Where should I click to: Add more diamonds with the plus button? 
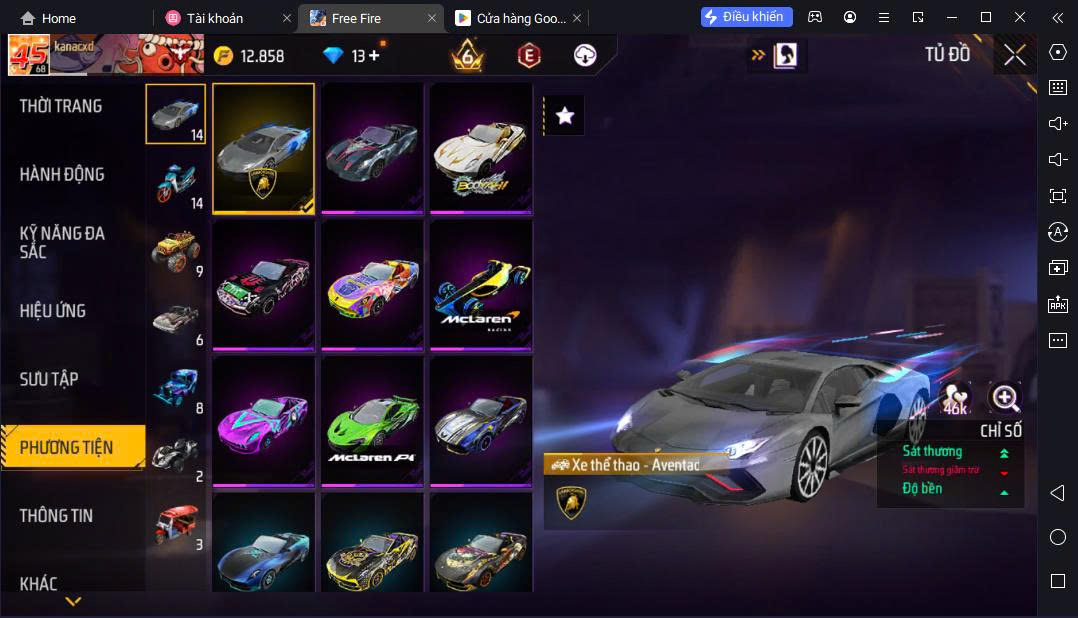(374, 56)
